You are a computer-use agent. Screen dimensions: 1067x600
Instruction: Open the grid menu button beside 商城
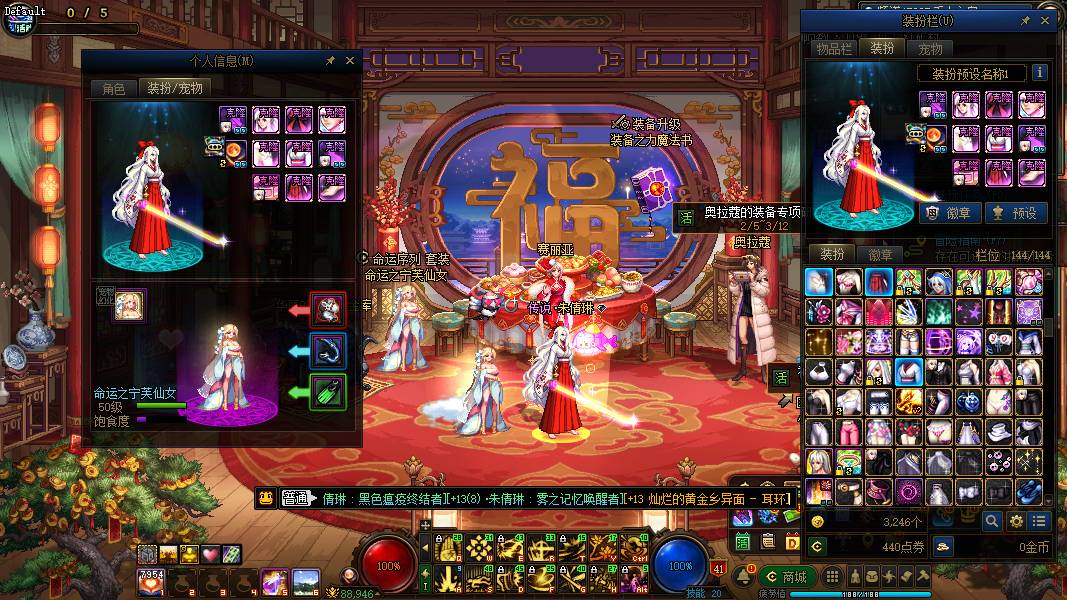point(830,577)
